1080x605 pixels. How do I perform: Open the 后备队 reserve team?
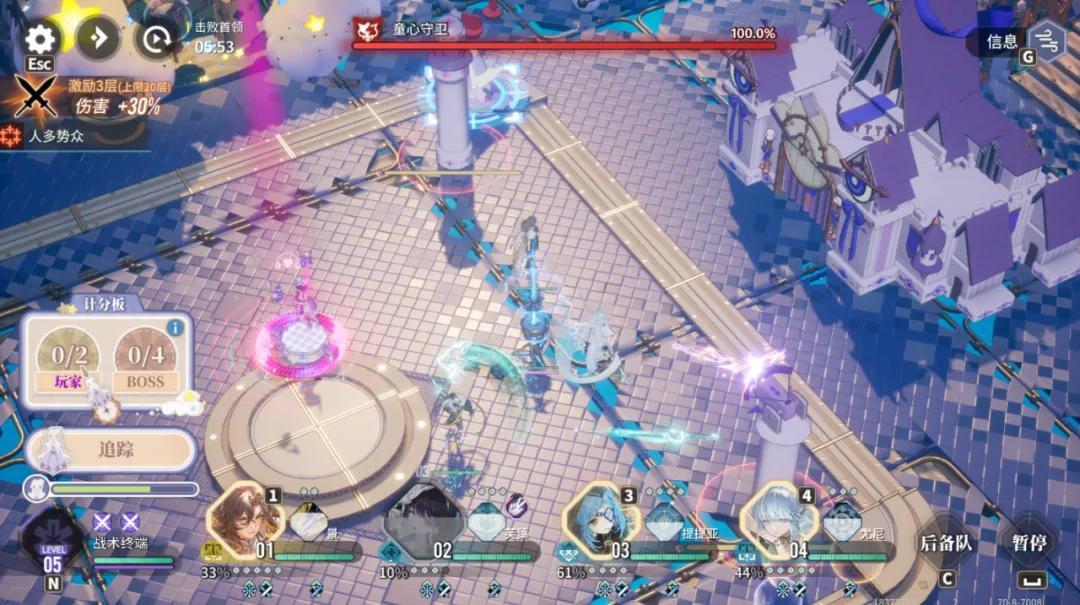click(945, 543)
